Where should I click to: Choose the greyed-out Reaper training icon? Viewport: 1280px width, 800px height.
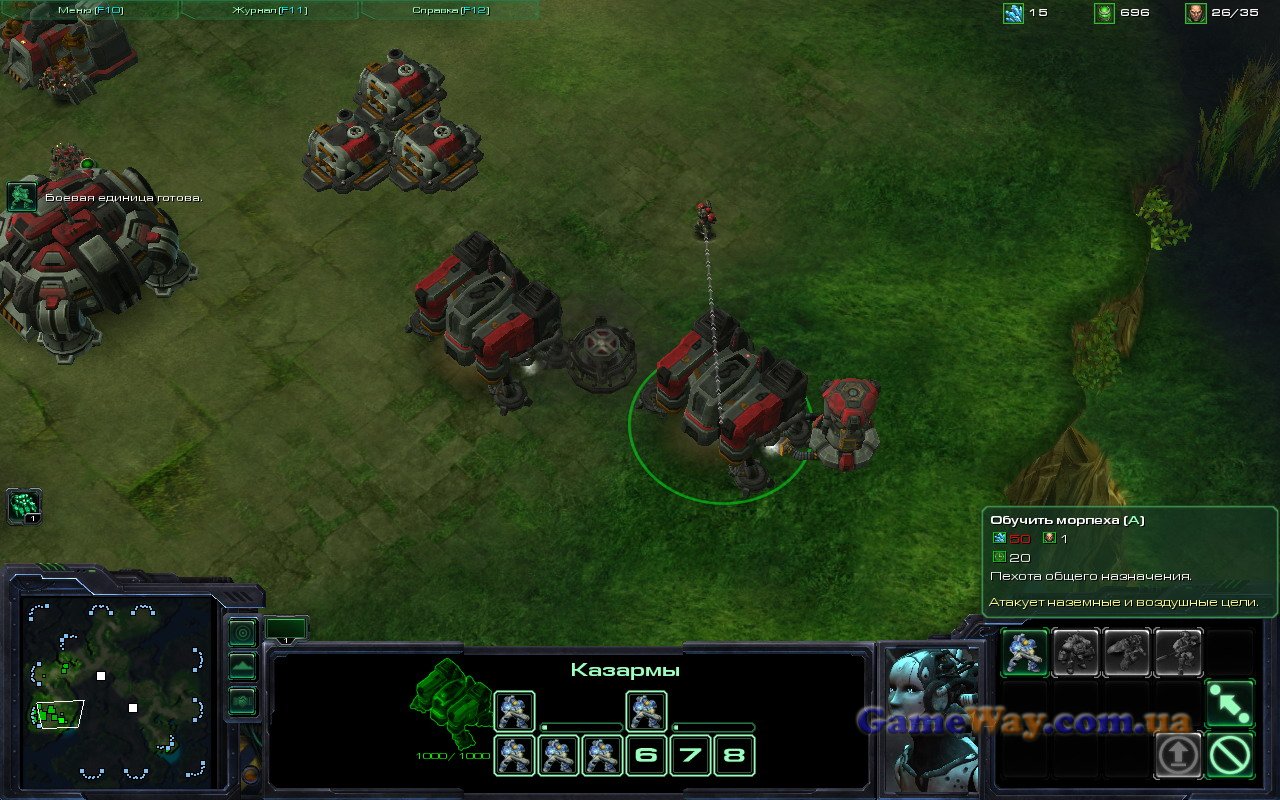[1127, 652]
